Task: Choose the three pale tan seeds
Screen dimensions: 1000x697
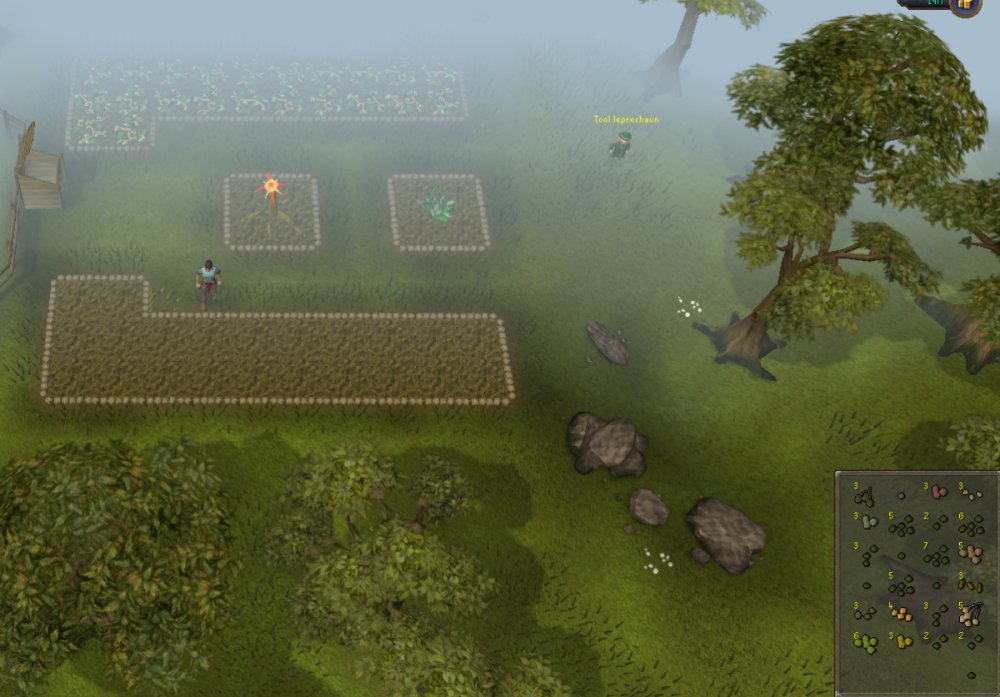Action: 970,493
